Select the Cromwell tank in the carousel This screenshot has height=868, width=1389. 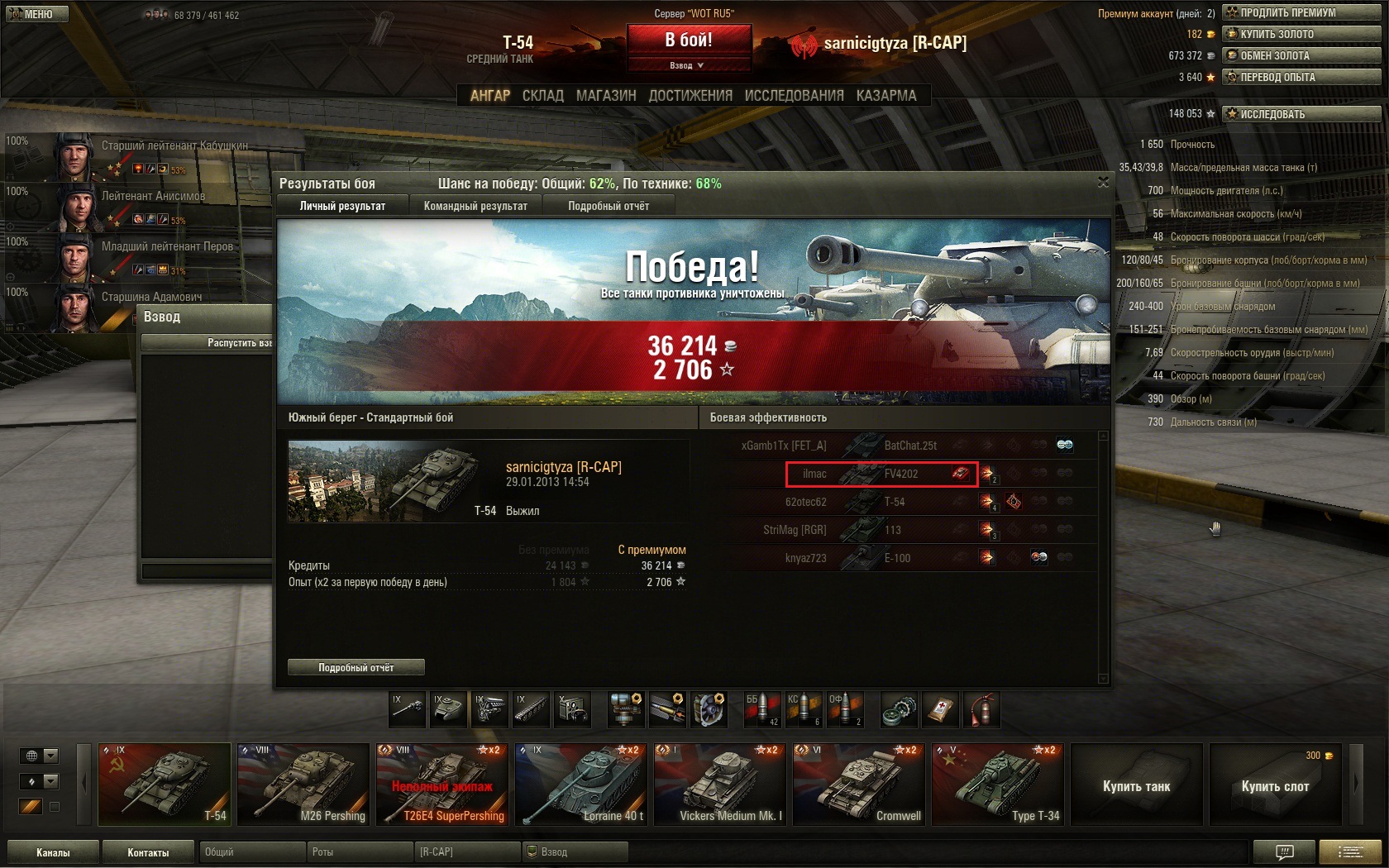pos(858,785)
